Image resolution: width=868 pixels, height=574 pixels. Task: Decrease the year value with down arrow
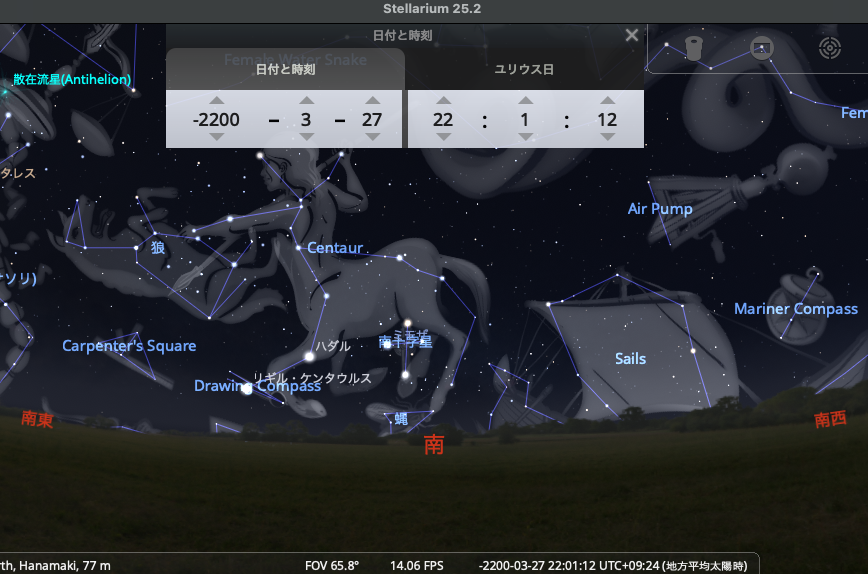point(217,137)
